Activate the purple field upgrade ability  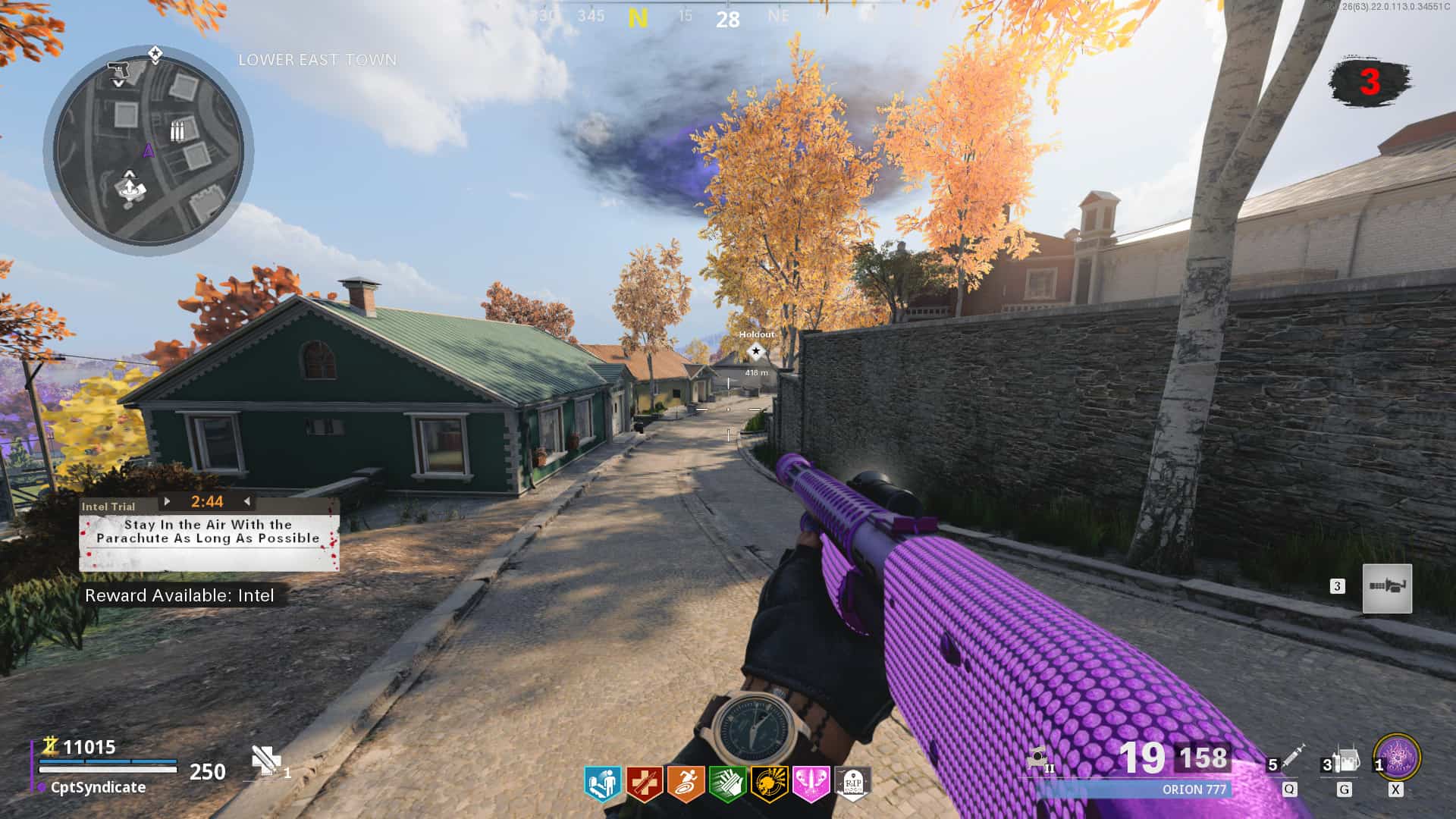point(1397,757)
